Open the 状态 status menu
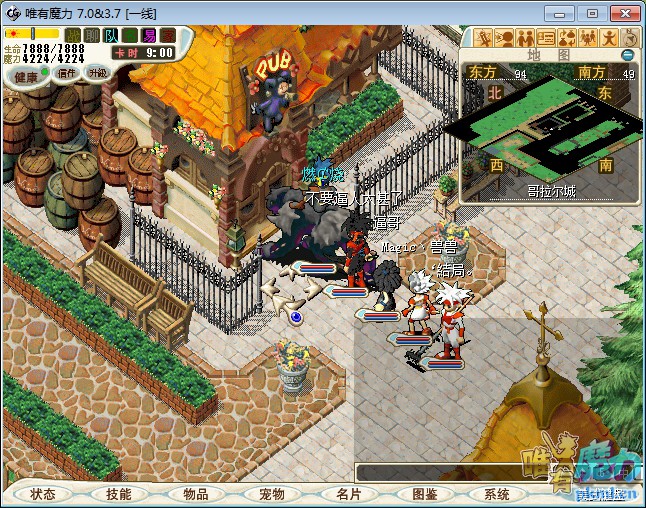The image size is (646, 508). click(x=43, y=494)
